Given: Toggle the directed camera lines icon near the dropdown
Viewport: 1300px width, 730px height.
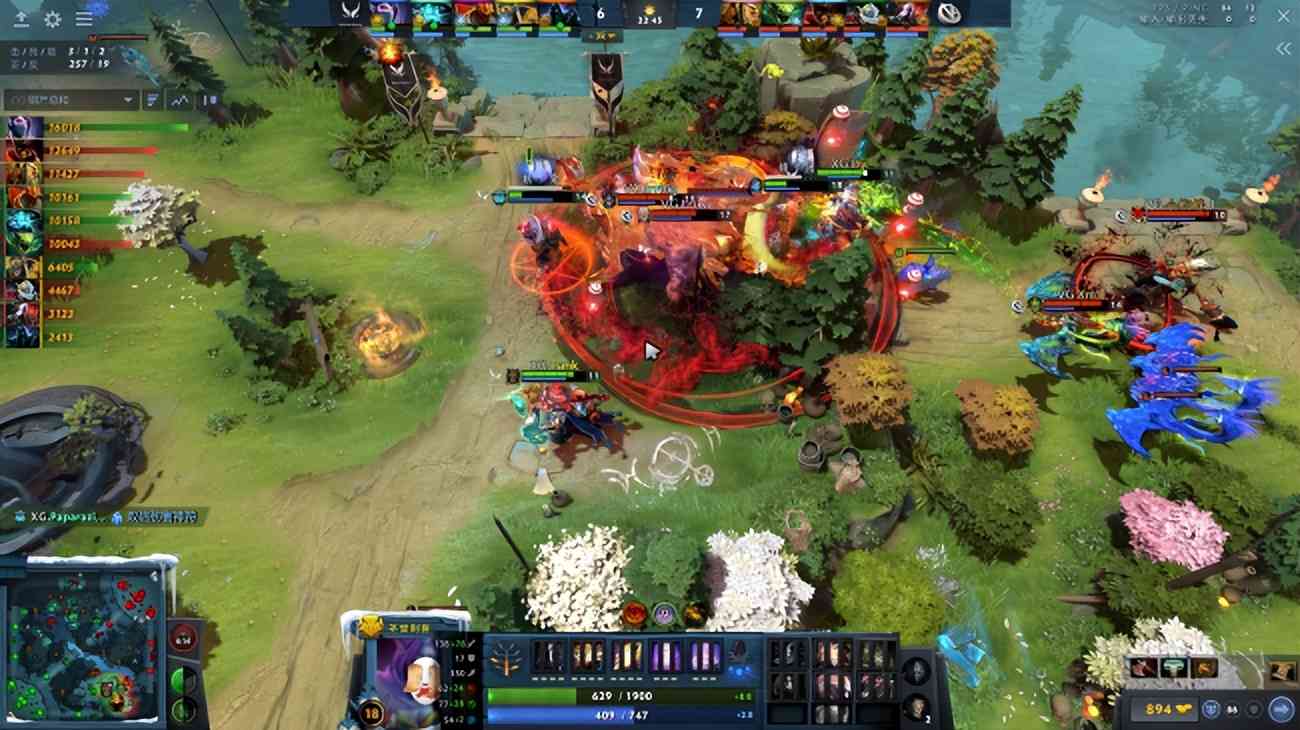Looking at the screenshot, I should tap(152, 99).
